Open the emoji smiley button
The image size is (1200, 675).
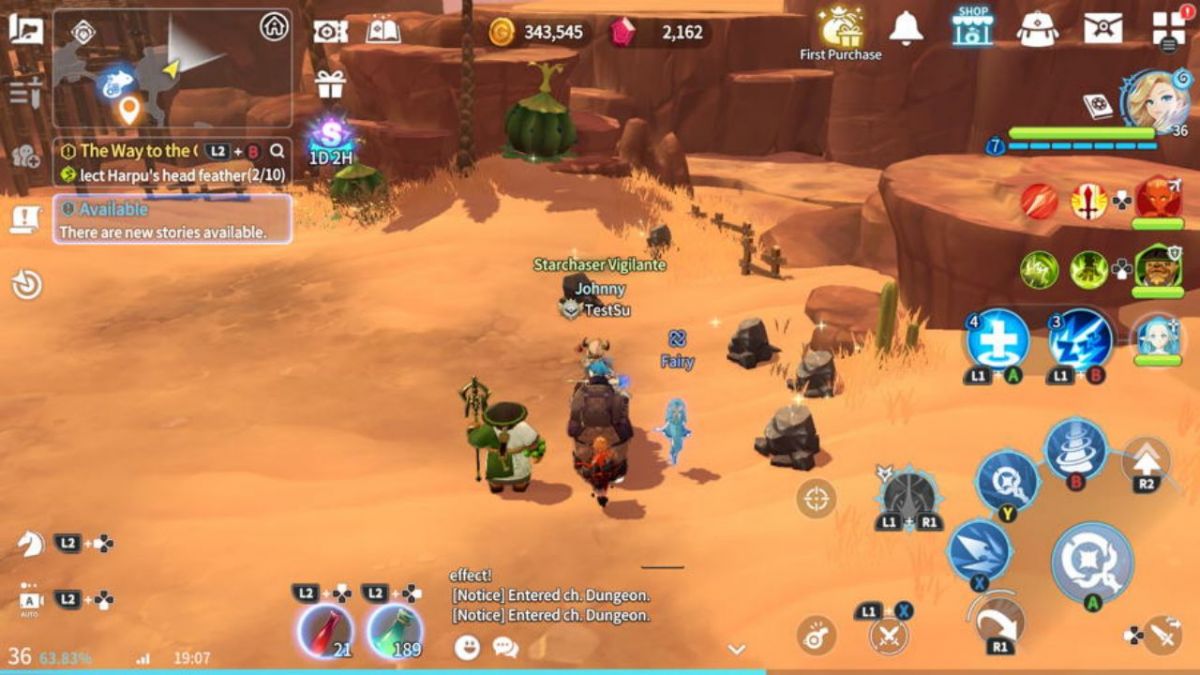[467, 647]
